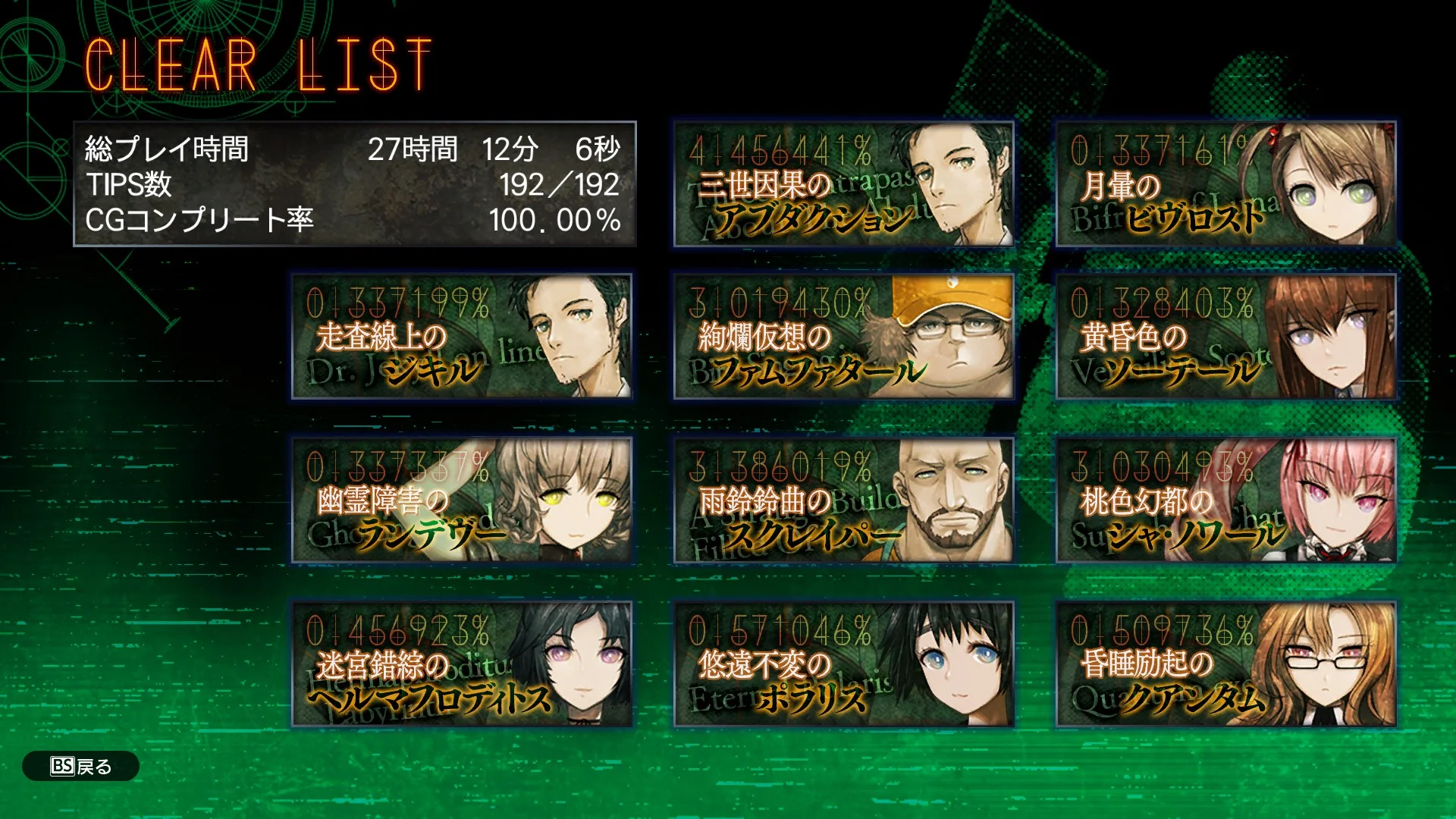Select the 雨鈴鈴曲のスクレイパー chapter tile
This screenshot has width=1456, height=819.
tap(843, 500)
